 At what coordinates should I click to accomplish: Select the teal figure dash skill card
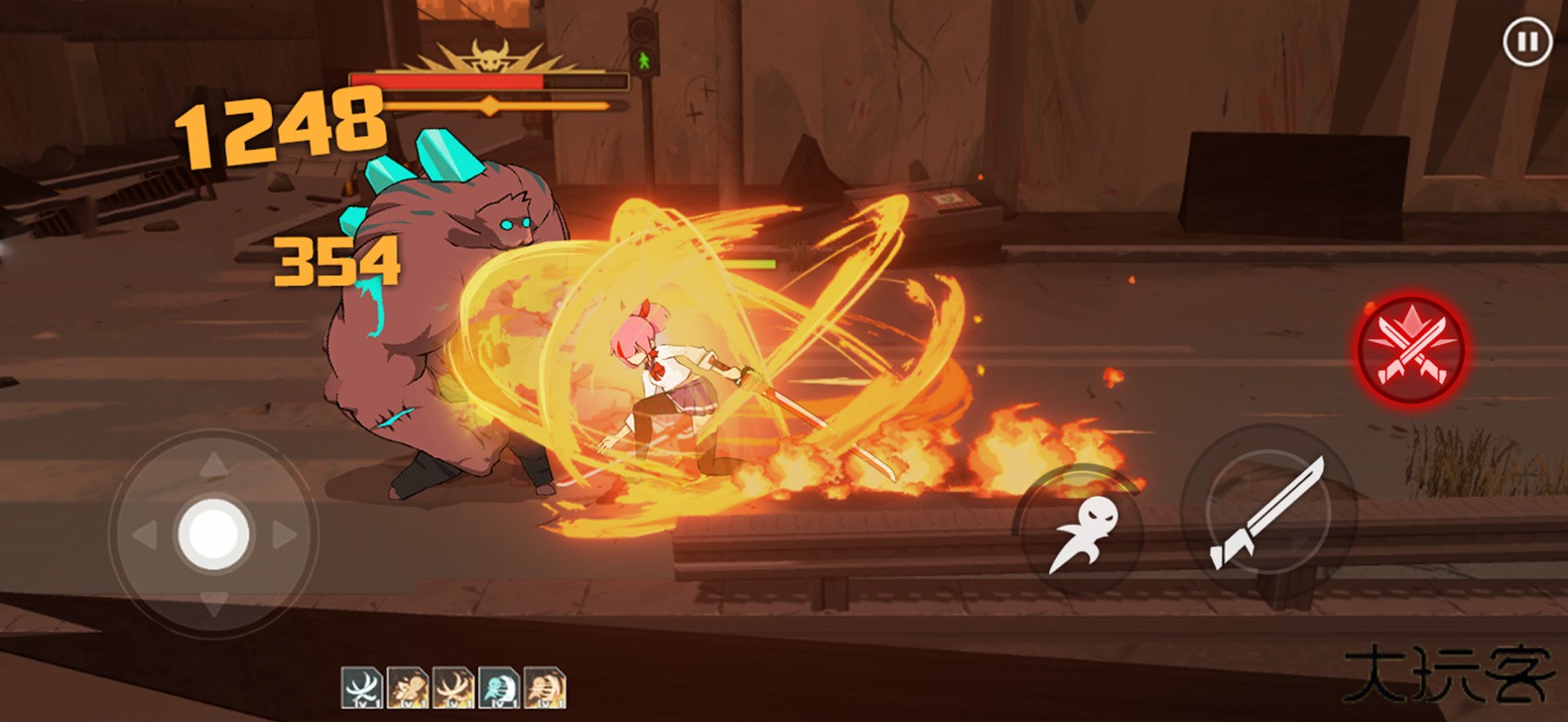(x=498, y=687)
